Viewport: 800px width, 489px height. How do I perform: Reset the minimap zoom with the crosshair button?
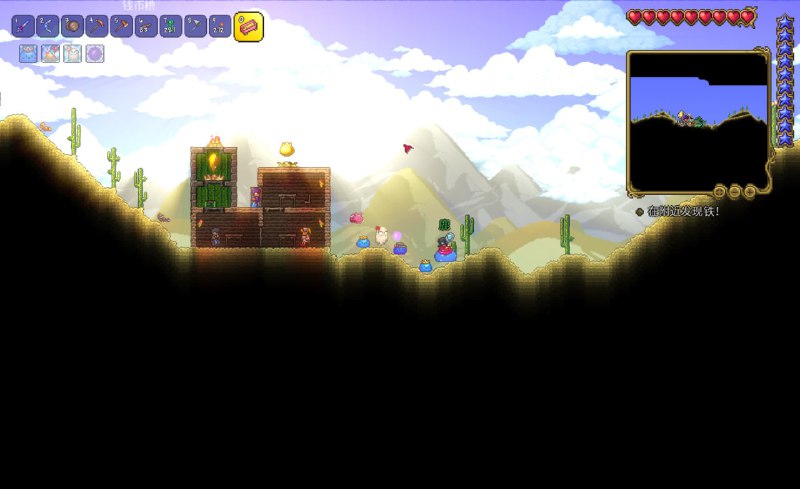(x=719, y=190)
